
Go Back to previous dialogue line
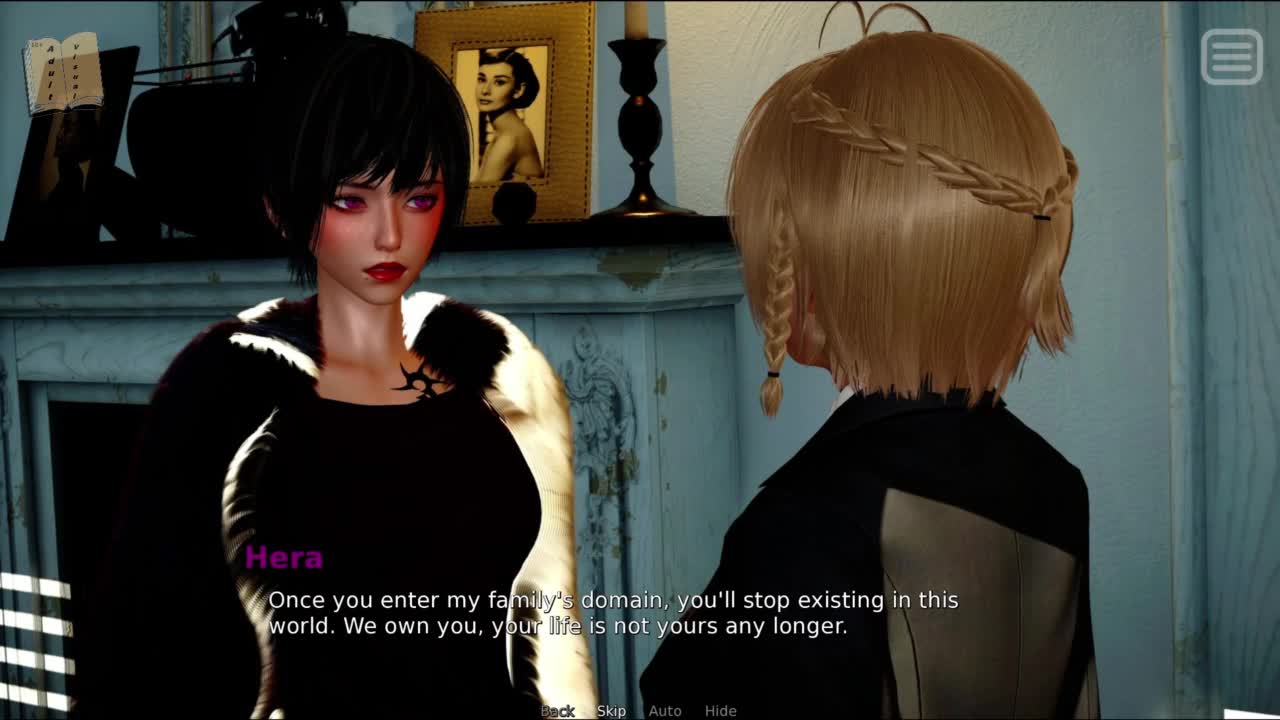click(x=558, y=711)
